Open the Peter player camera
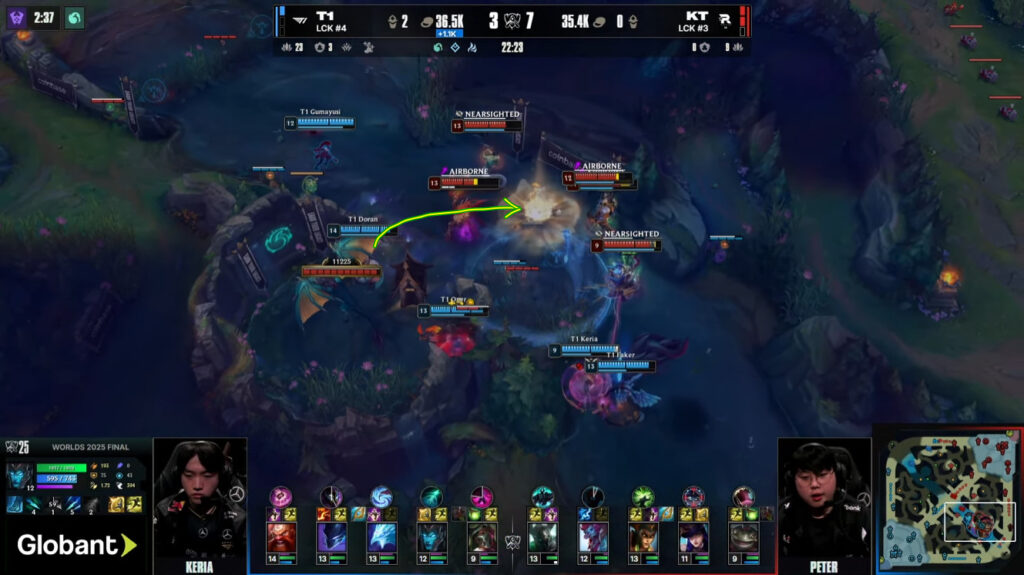 (824, 497)
